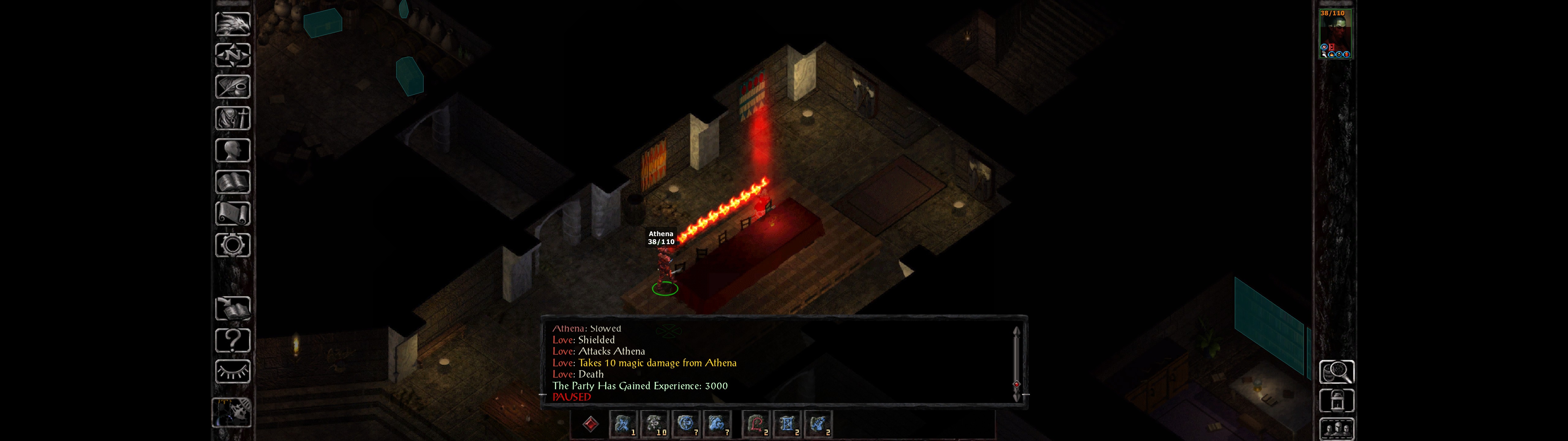This screenshot has height=441, width=1568.
Task: Select the entire party button
Action: tap(1336, 429)
